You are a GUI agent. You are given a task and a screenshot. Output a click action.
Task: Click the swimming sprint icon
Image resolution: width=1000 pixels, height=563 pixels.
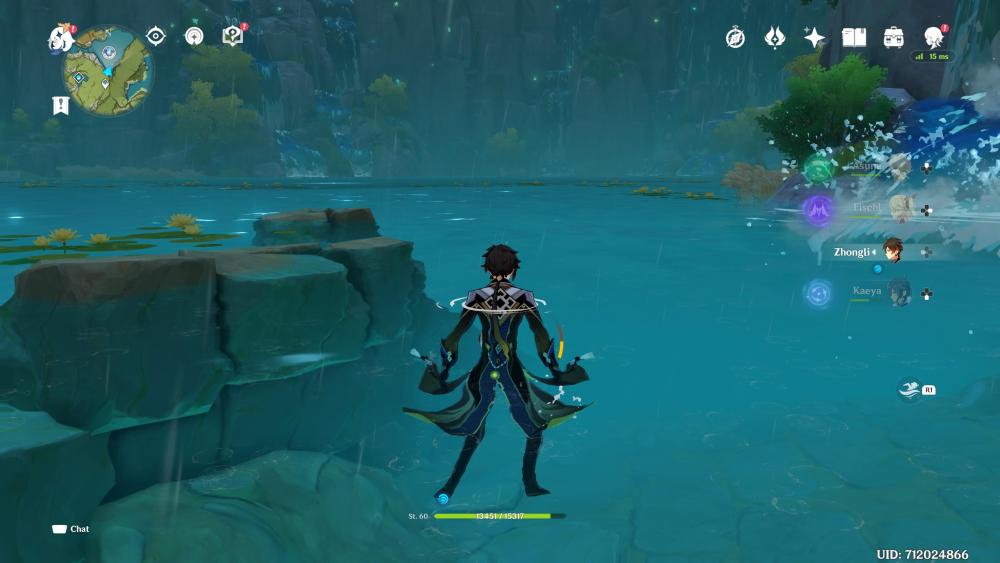pos(909,389)
